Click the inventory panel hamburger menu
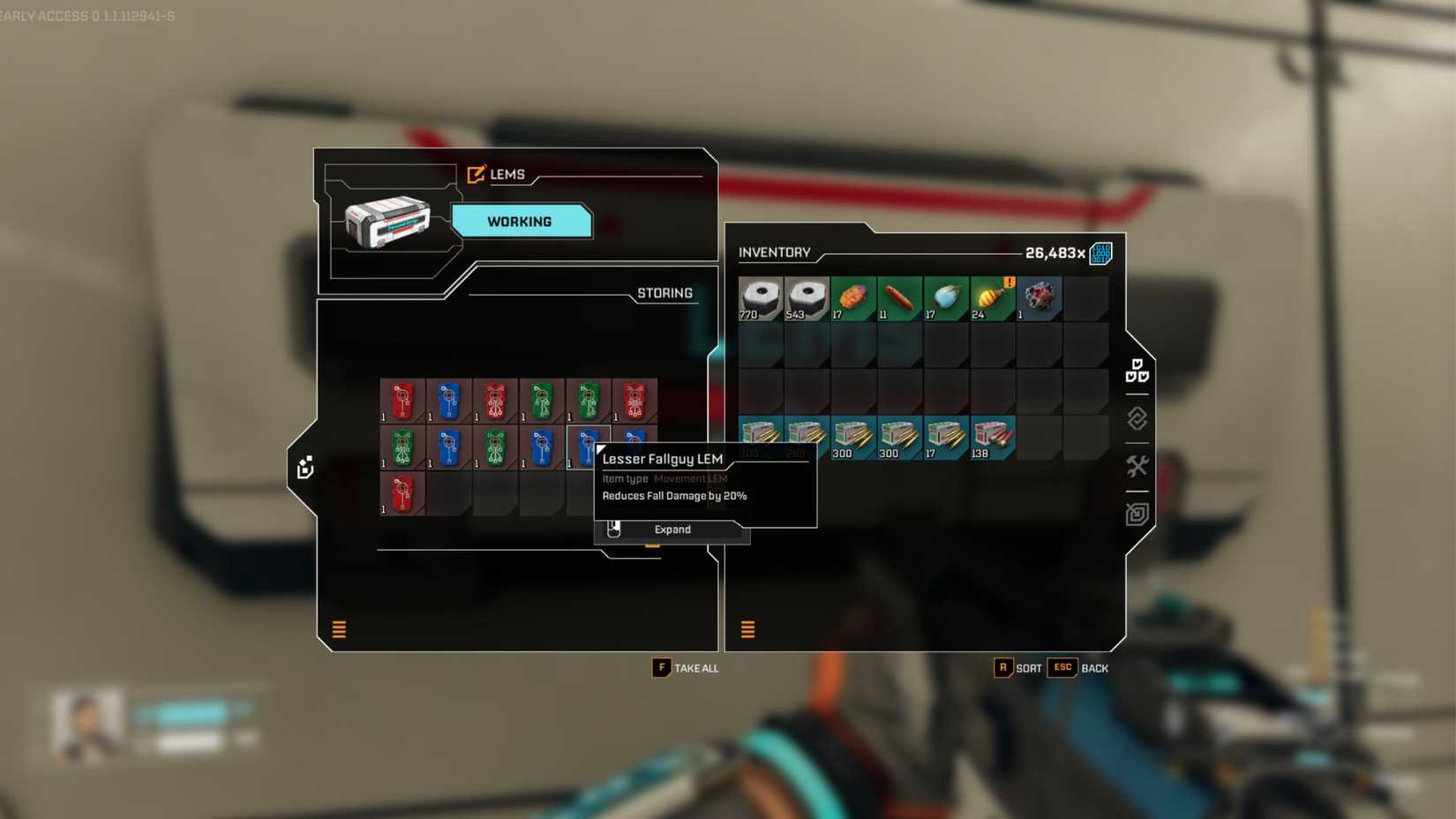This screenshot has height=819, width=1456. pos(747,630)
